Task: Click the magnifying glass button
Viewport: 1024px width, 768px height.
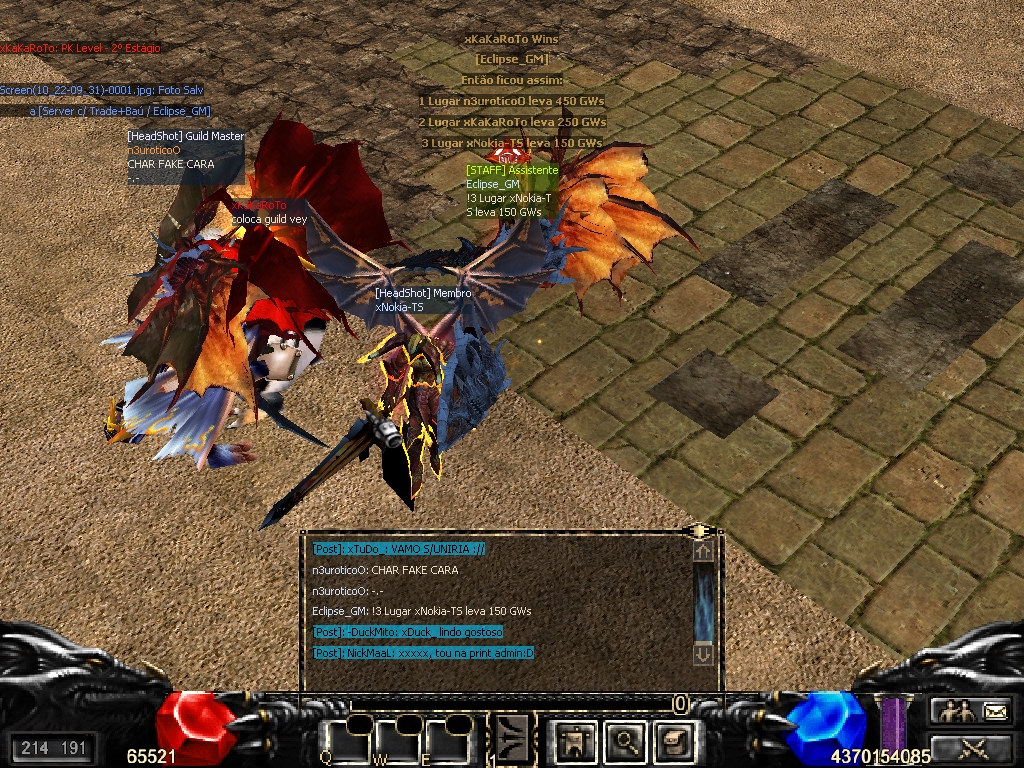Action: [x=626, y=741]
